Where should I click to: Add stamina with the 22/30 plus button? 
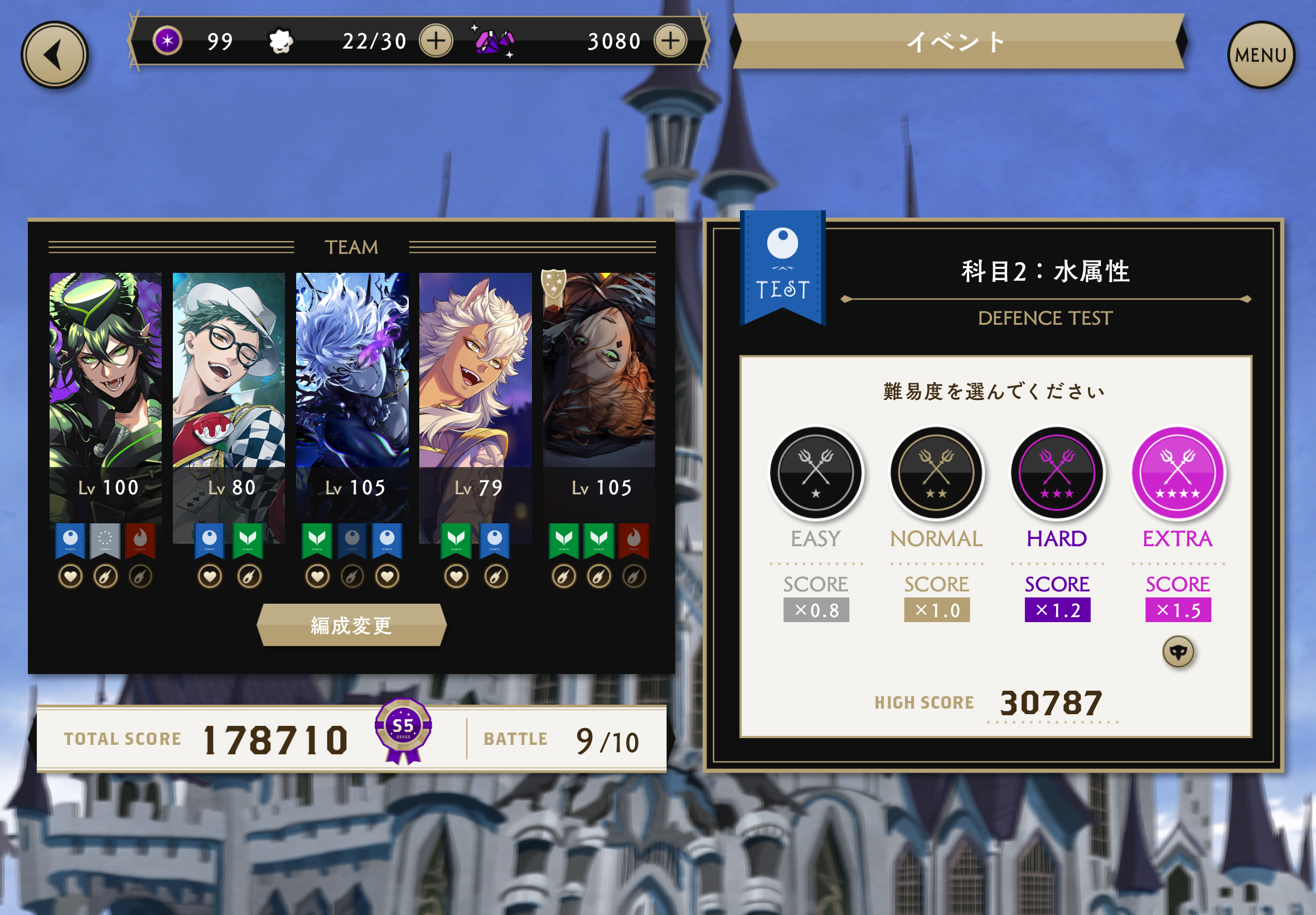[x=436, y=41]
